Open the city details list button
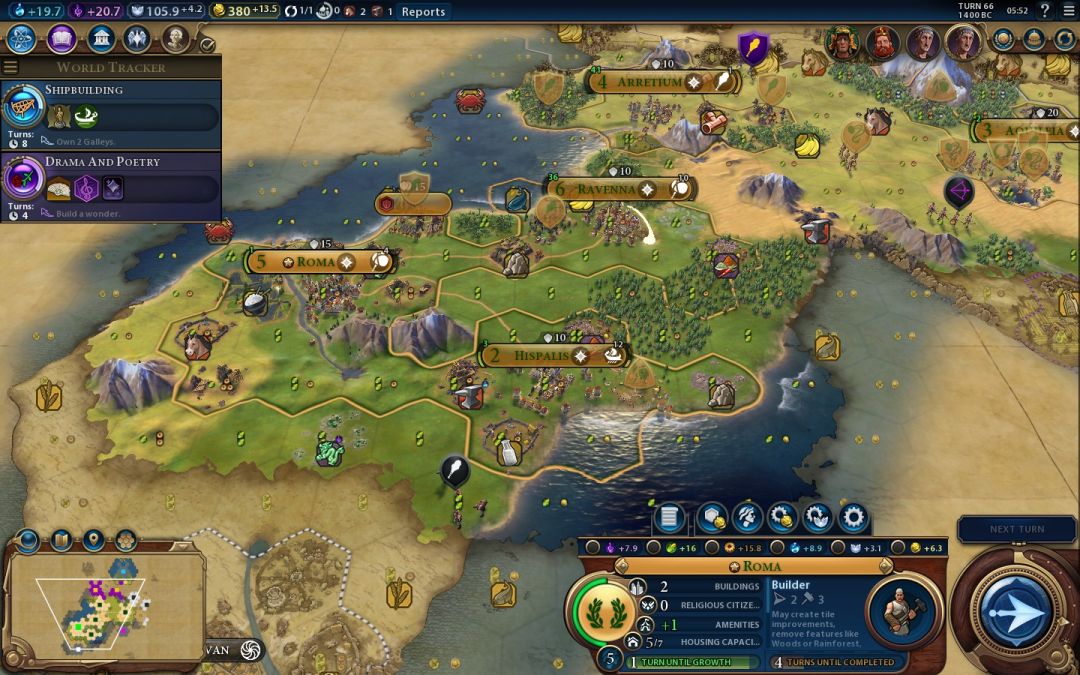Screen dimensions: 1080x675 (669, 517)
